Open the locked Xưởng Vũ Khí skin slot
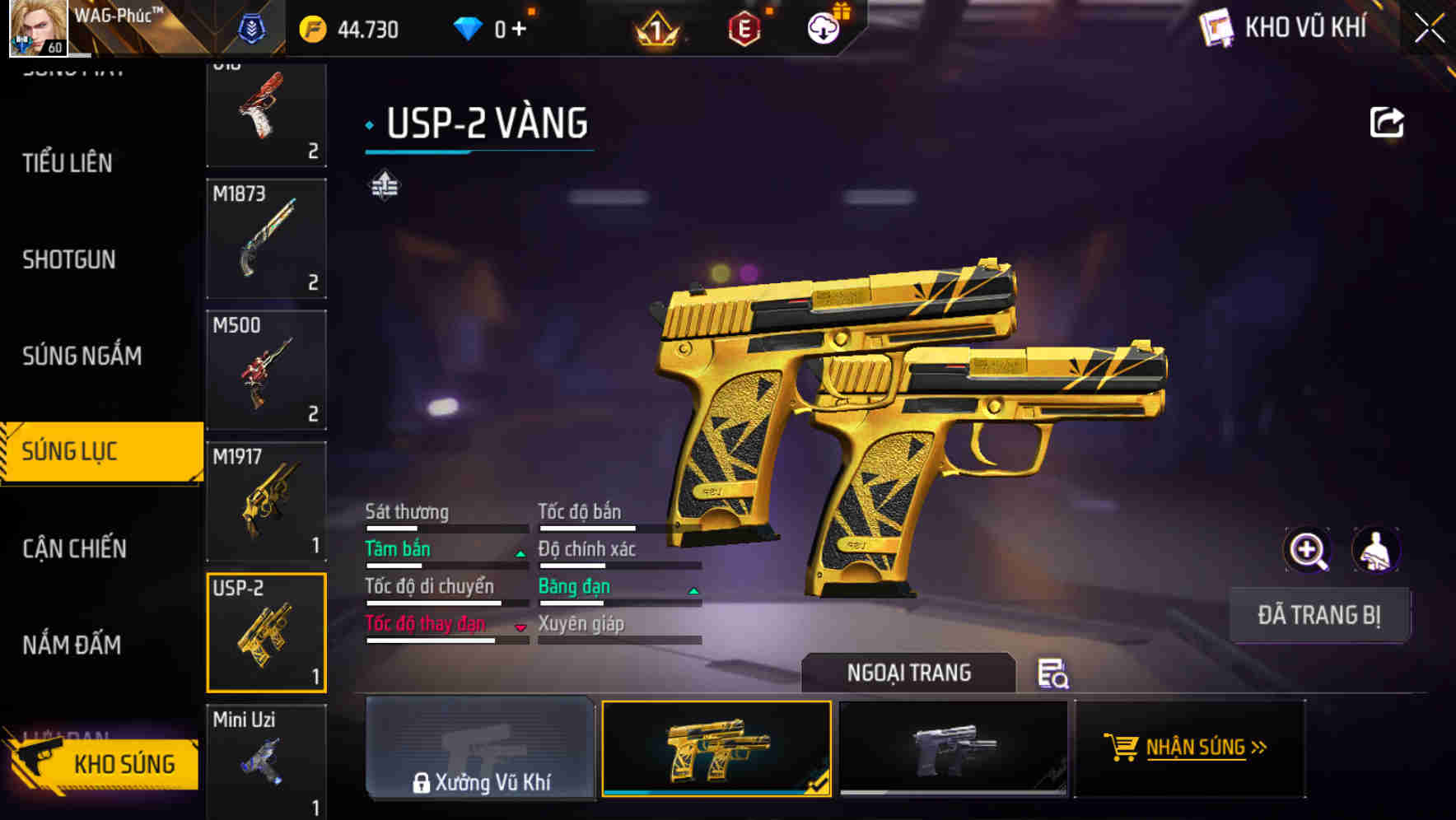1456x820 pixels. point(480,748)
